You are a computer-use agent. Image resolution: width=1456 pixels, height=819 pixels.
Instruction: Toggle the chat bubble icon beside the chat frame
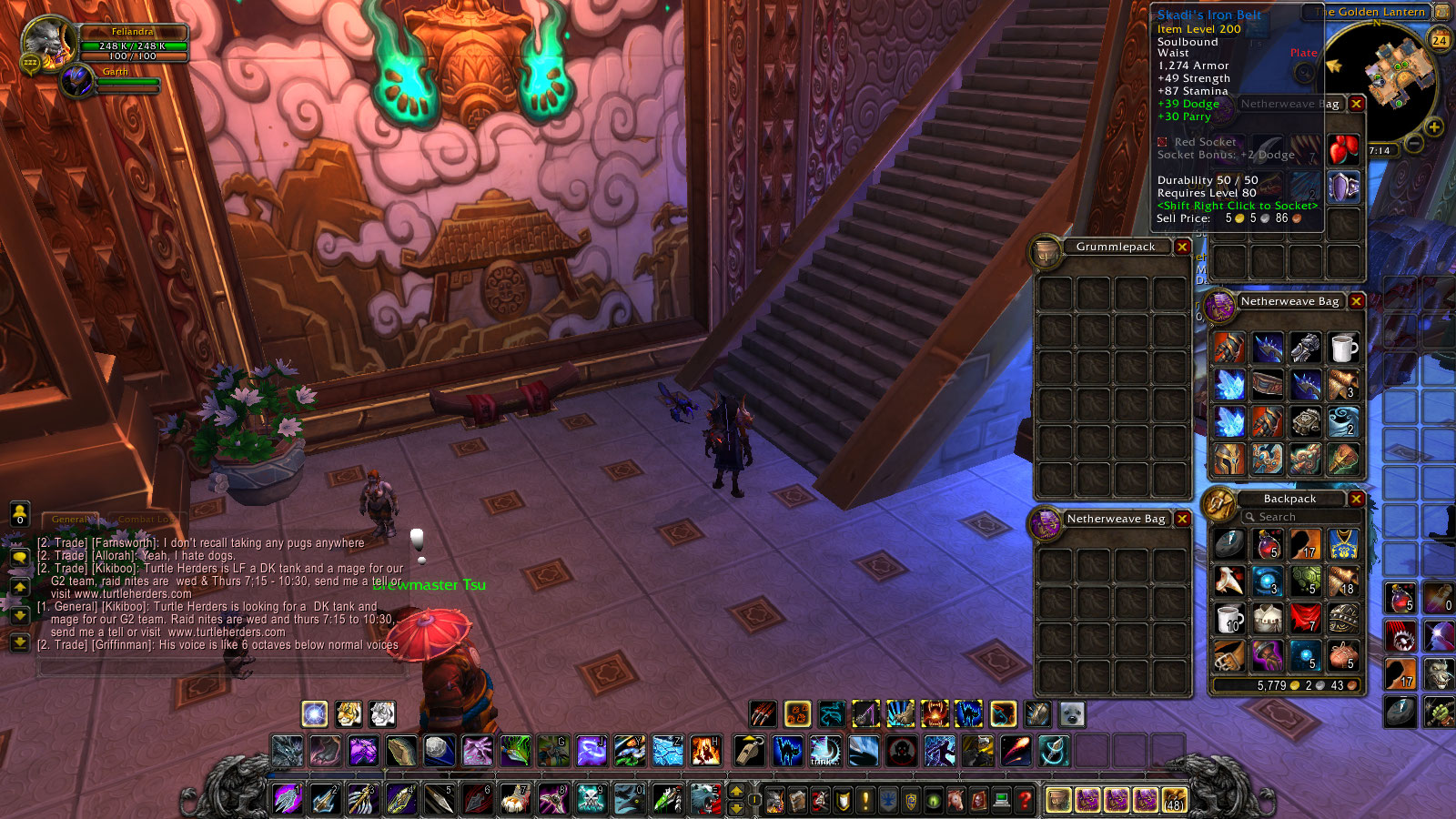point(19,558)
